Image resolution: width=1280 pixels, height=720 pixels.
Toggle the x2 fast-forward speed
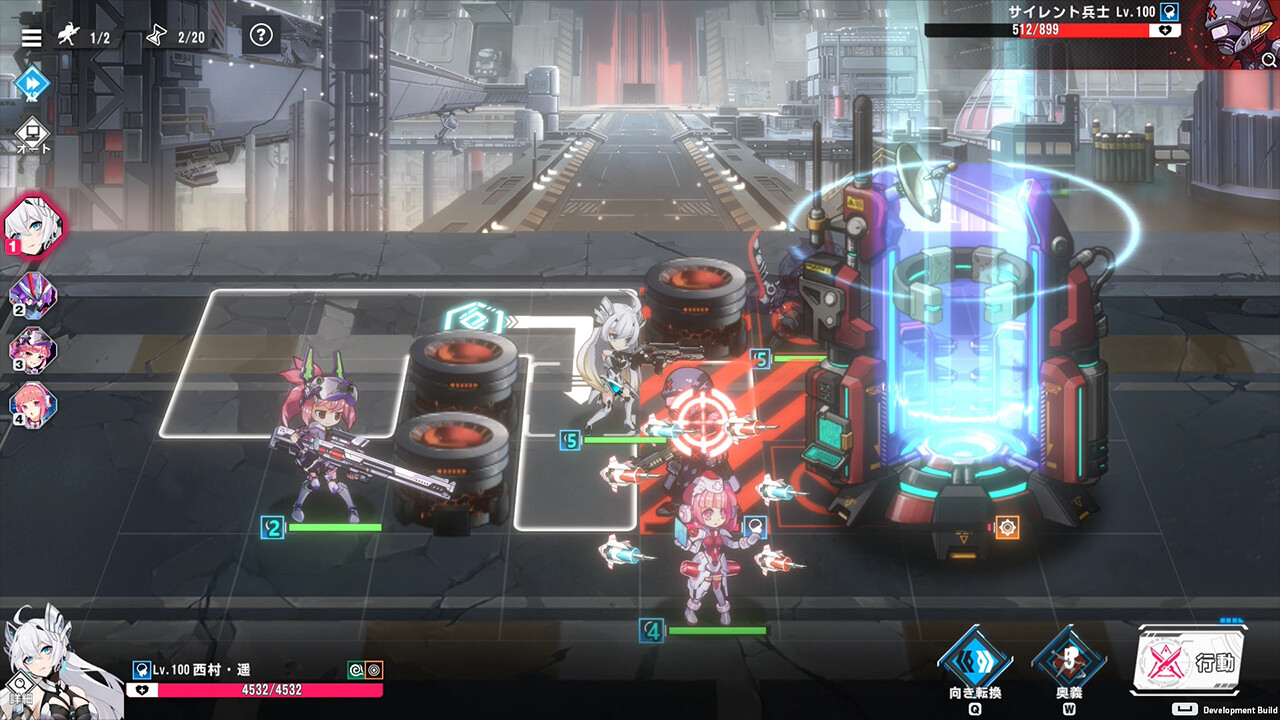[32, 83]
